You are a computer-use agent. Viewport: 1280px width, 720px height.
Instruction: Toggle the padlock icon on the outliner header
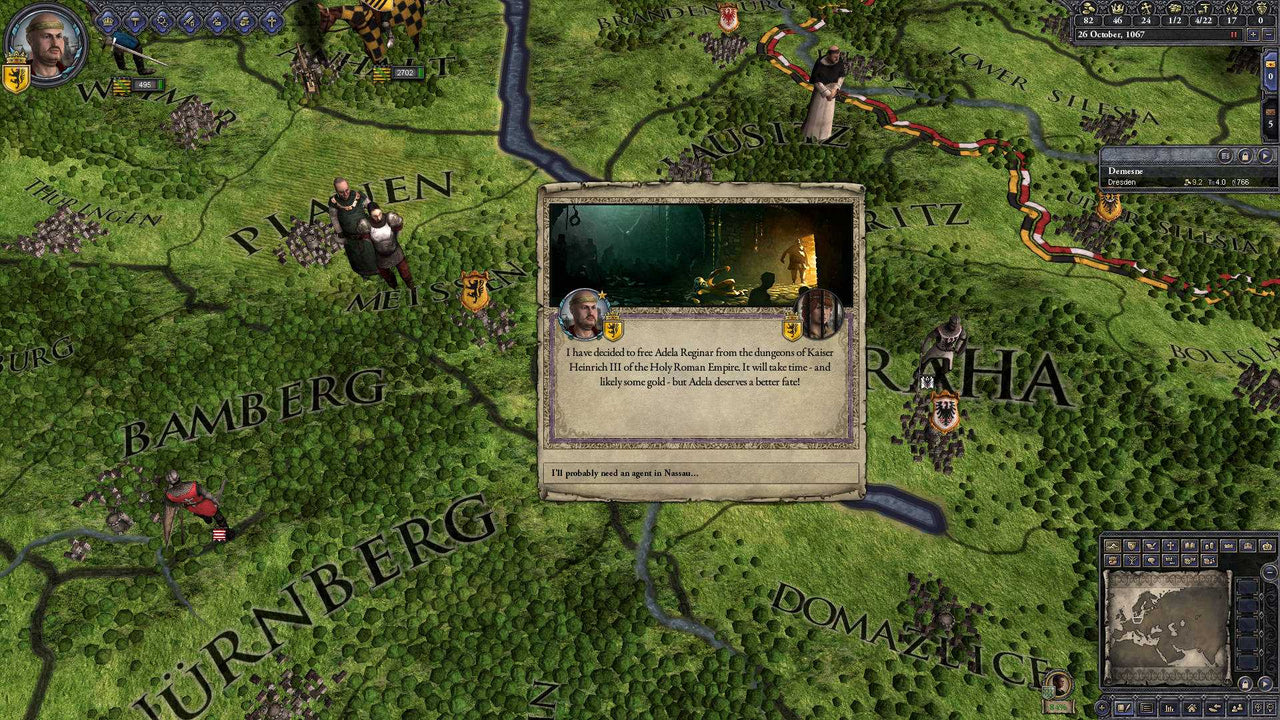click(x=1246, y=155)
